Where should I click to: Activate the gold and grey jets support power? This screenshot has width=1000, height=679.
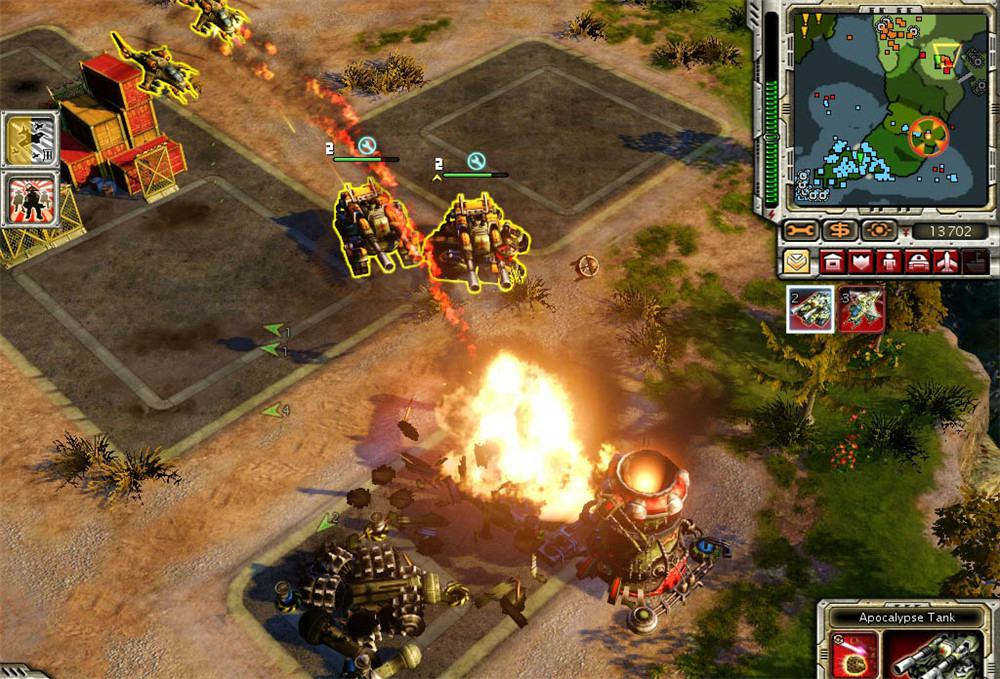tap(30, 139)
